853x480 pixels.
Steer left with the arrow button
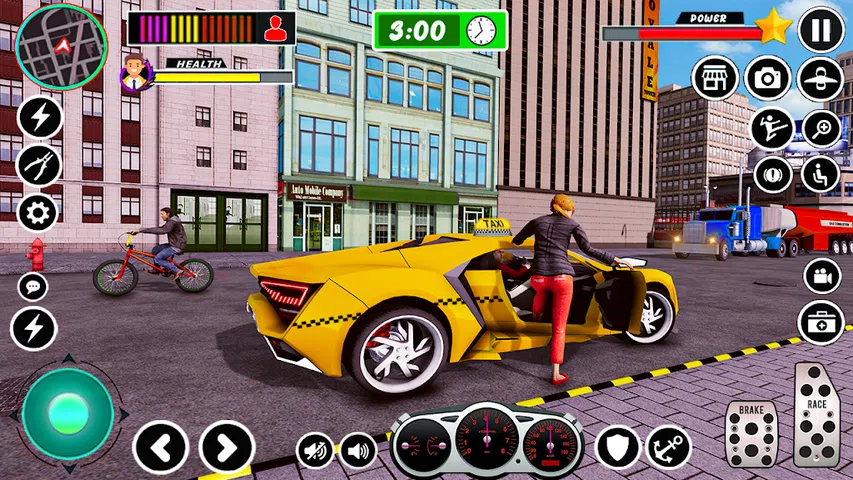tap(160, 446)
